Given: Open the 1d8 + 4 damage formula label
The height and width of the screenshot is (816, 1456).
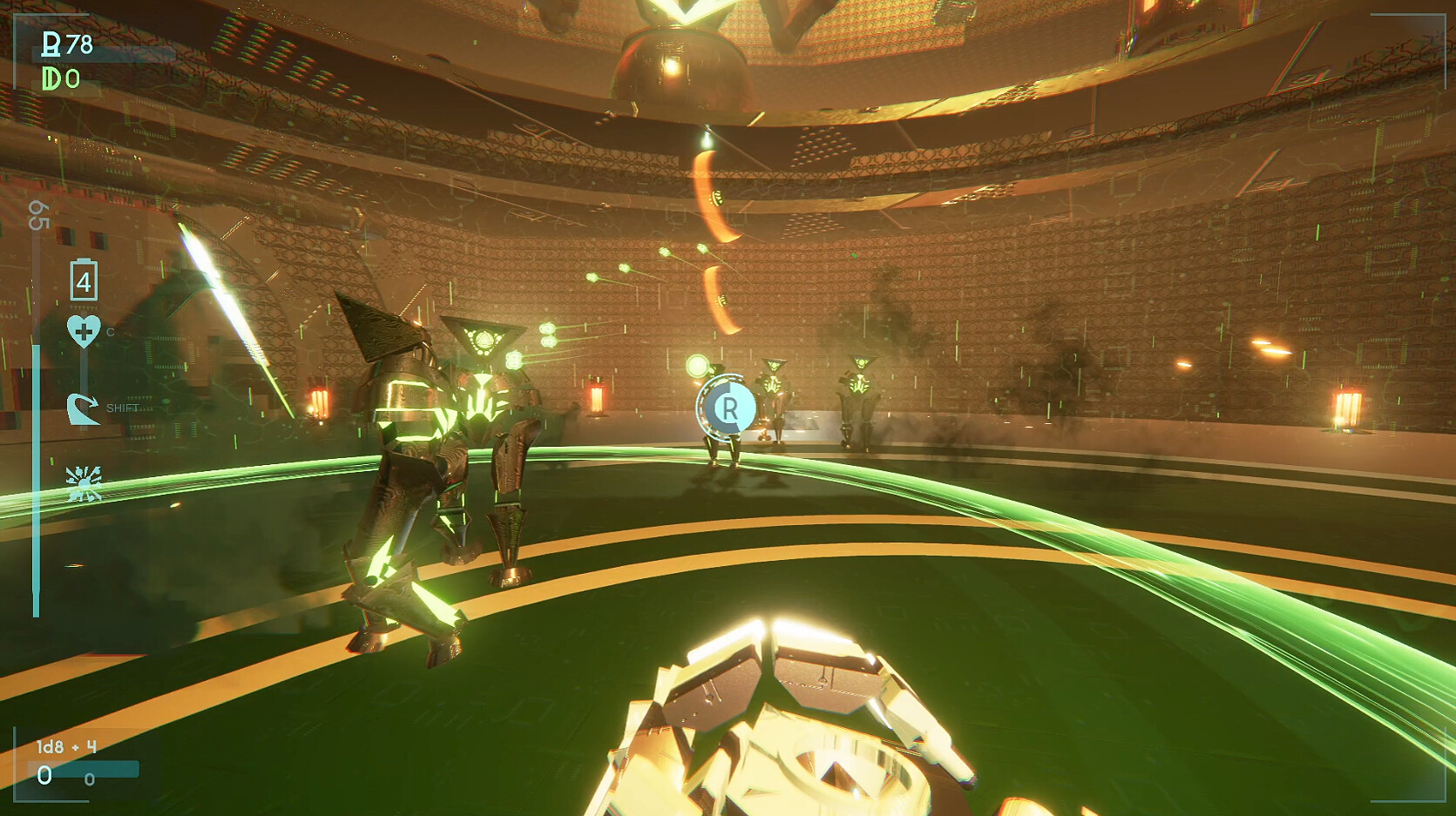Looking at the screenshot, I should (65, 746).
